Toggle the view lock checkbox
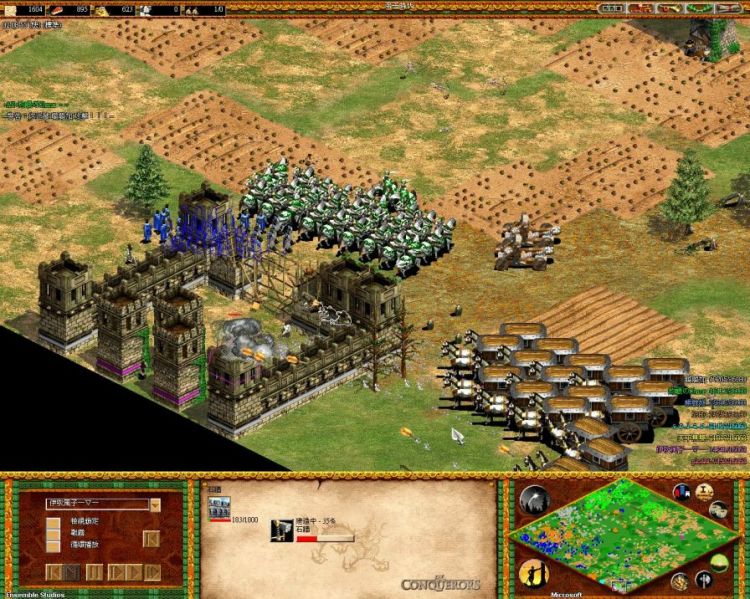Screen dimensions: 750x599 tap(51, 521)
